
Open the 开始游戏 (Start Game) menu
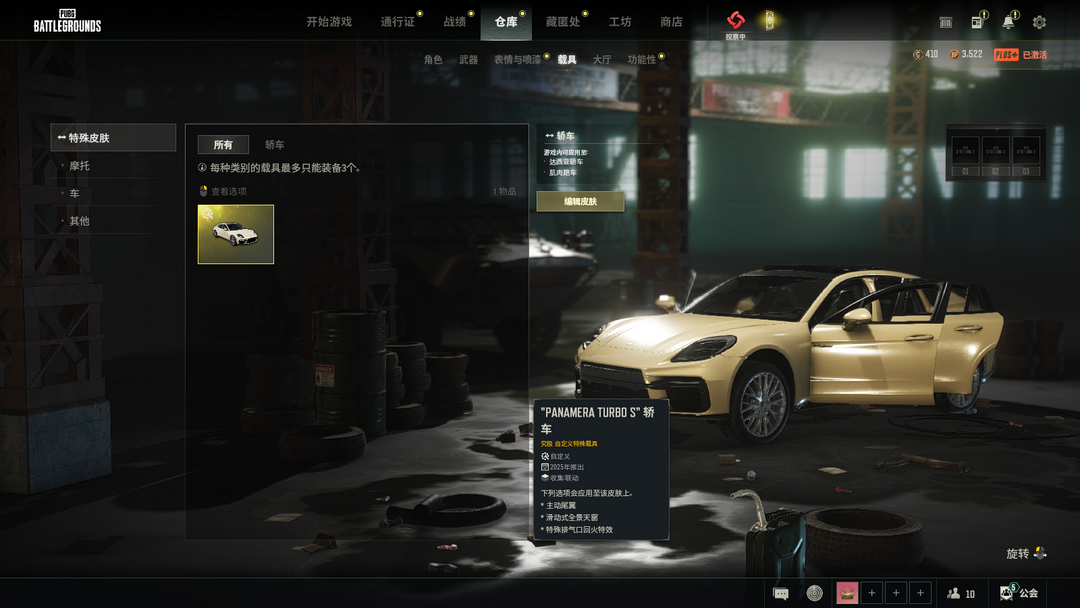click(329, 22)
